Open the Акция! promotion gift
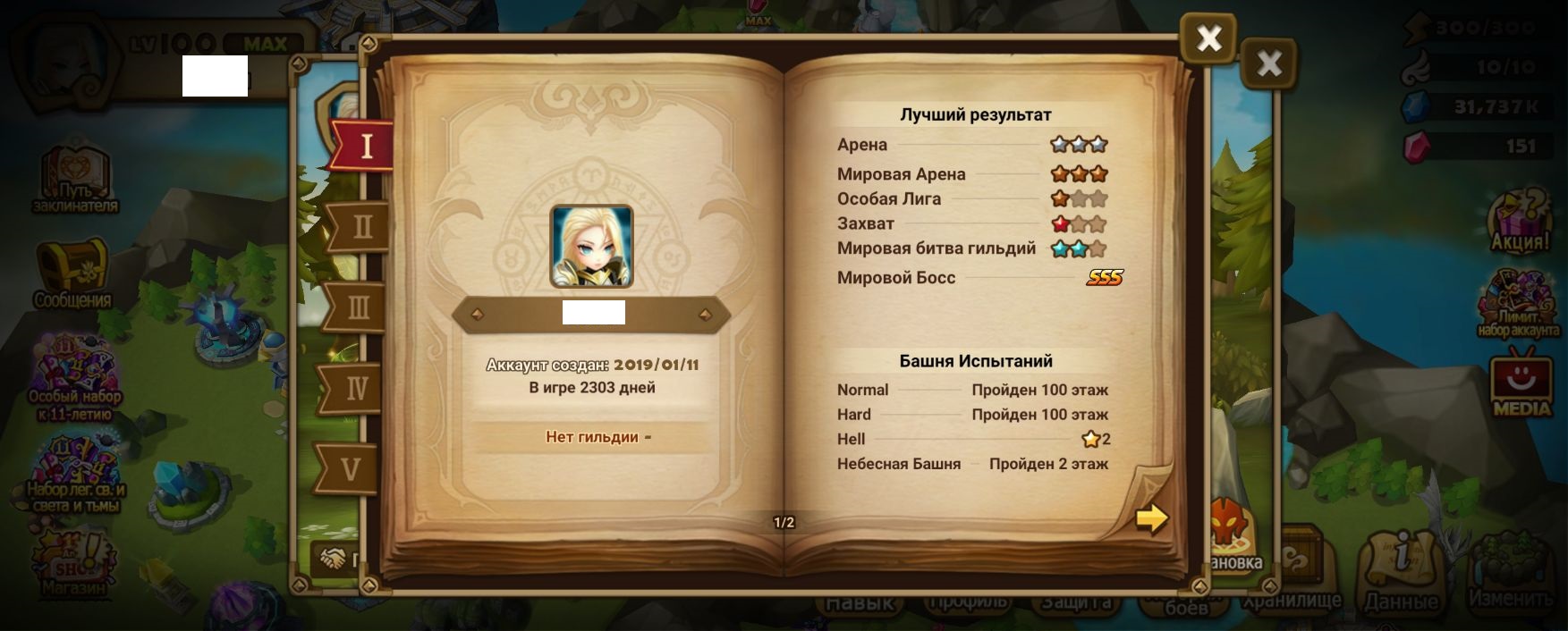 (1519, 219)
